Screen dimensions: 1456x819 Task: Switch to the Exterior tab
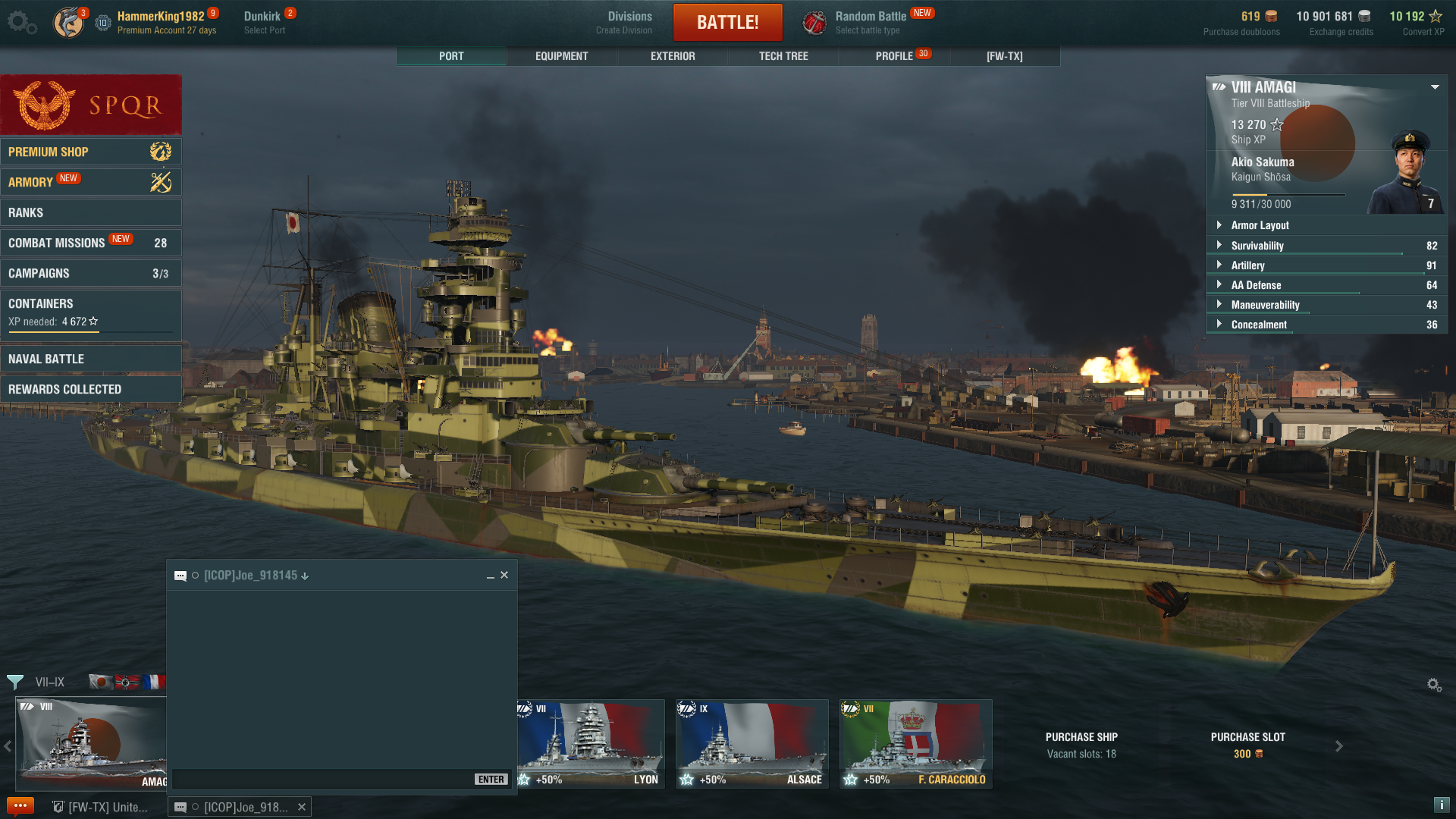pyautogui.click(x=672, y=56)
